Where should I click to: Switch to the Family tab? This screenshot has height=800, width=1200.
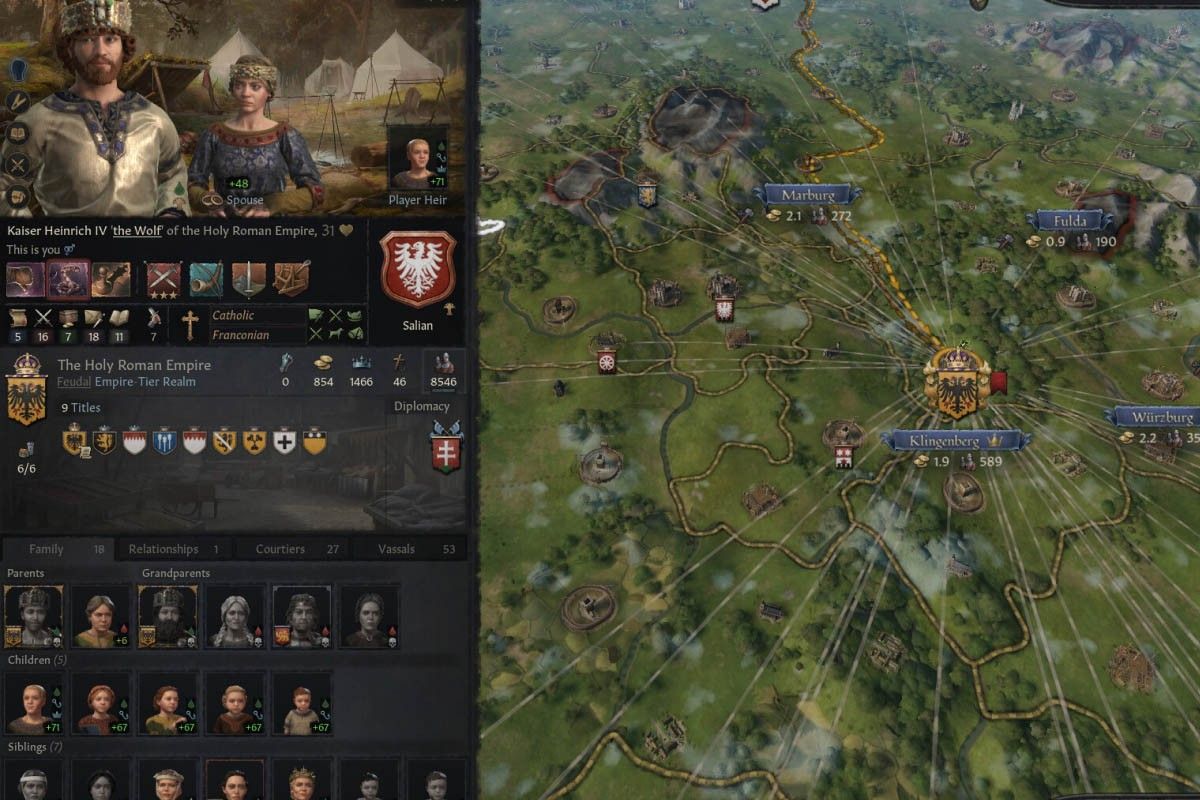[46, 549]
